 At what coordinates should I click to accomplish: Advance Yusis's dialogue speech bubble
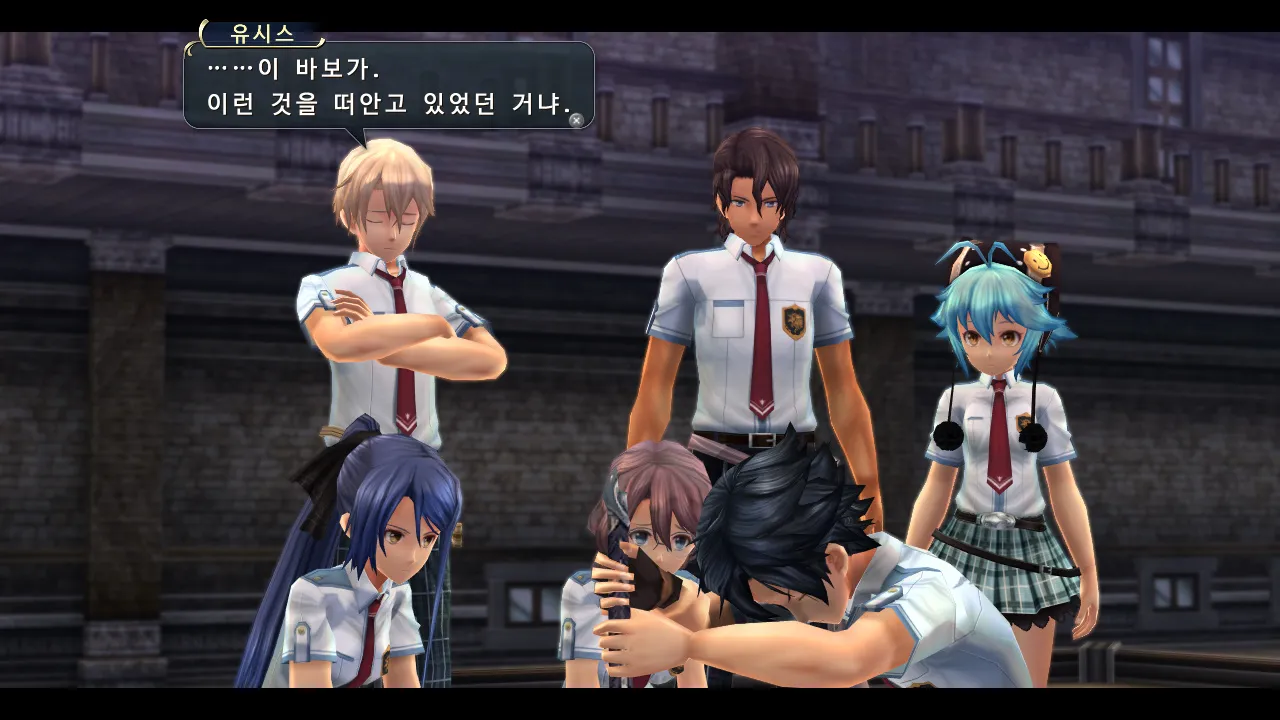click(x=576, y=120)
